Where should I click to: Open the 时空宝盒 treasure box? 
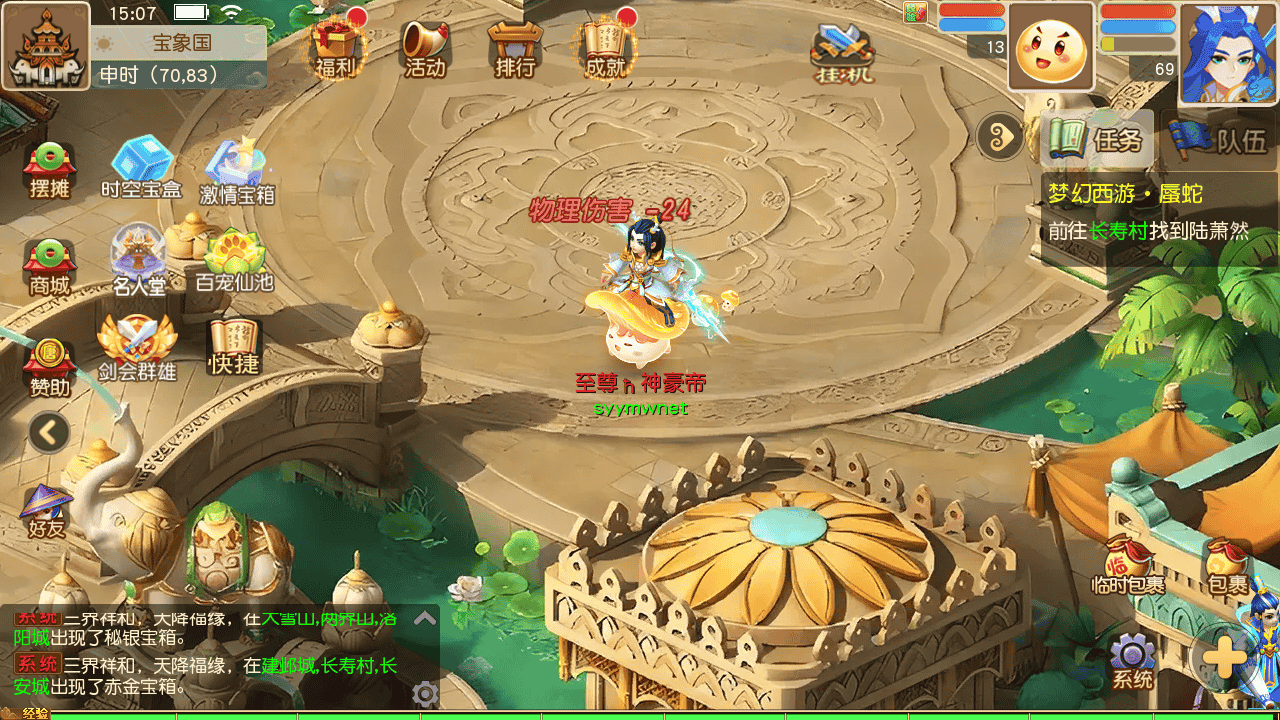[x=141, y=166]
